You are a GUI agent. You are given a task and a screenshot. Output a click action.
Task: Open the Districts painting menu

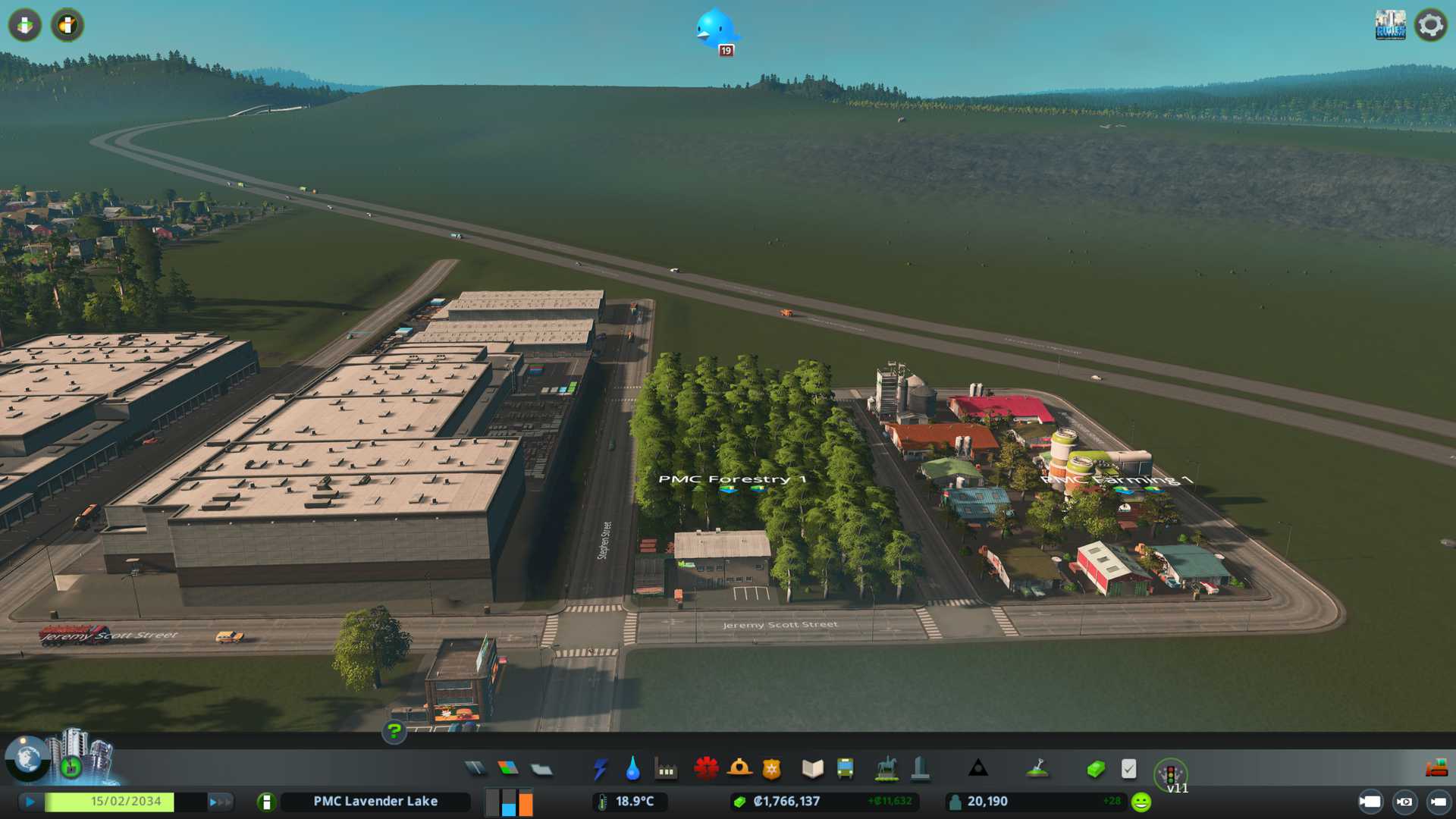tap(541, 769)
